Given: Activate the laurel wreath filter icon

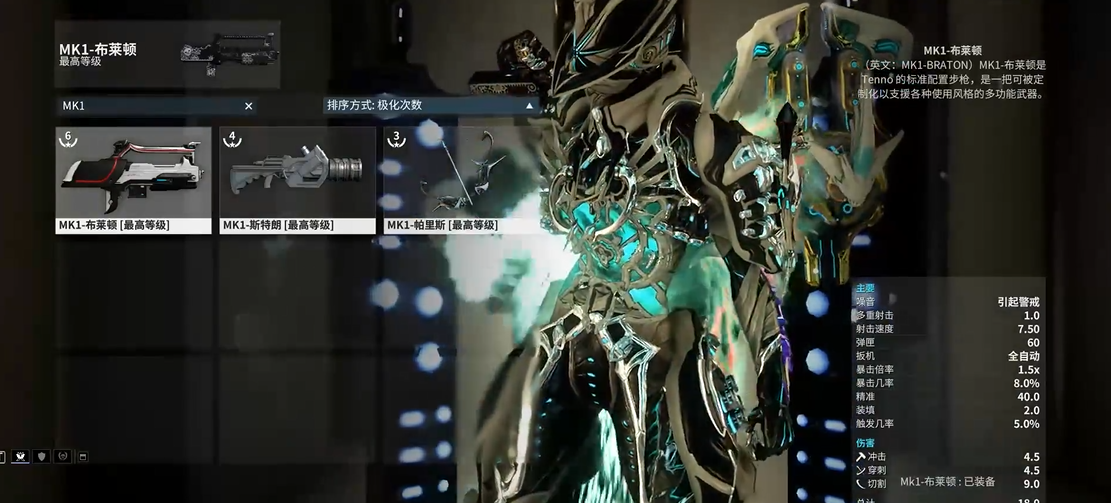Looking at the screenshot, I should point(62,456).
